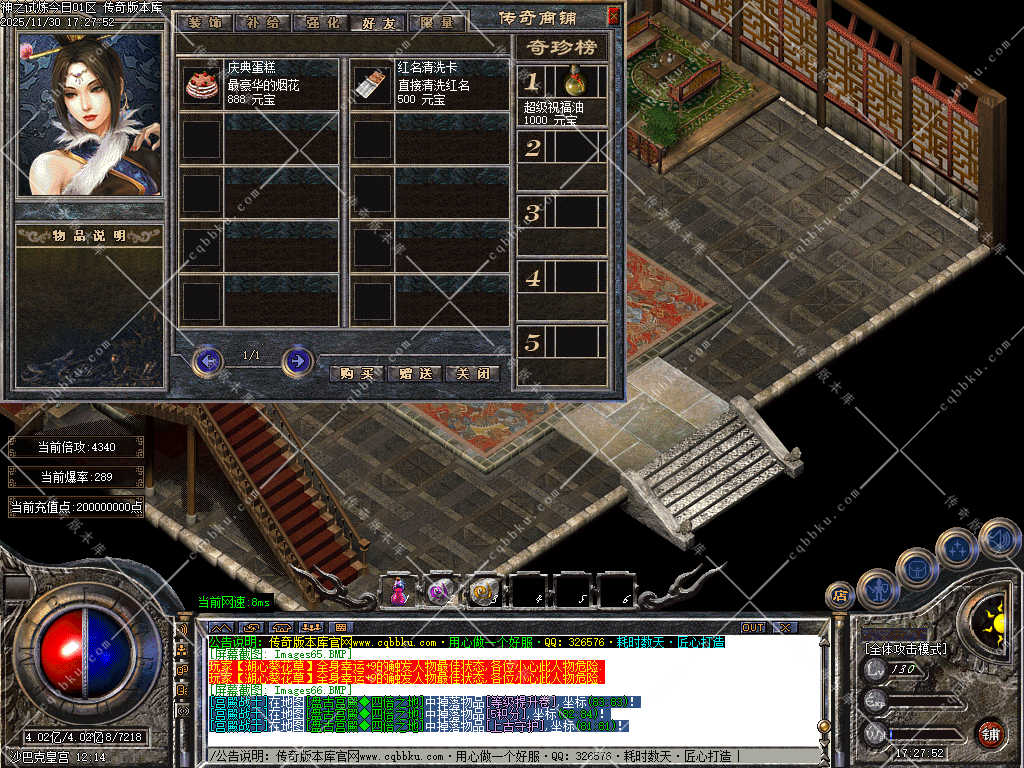
Task: Click the red 铺 shop button
Action: tap(990, 732)
